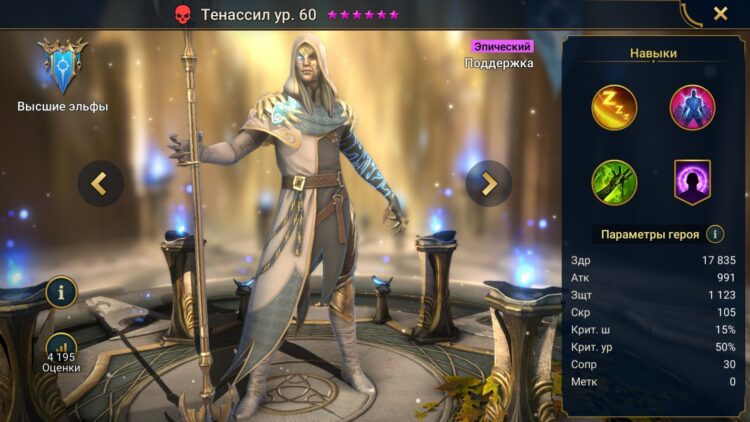Open hero parameters info tooltip
The image size is (750, 422).
point(715,234)
